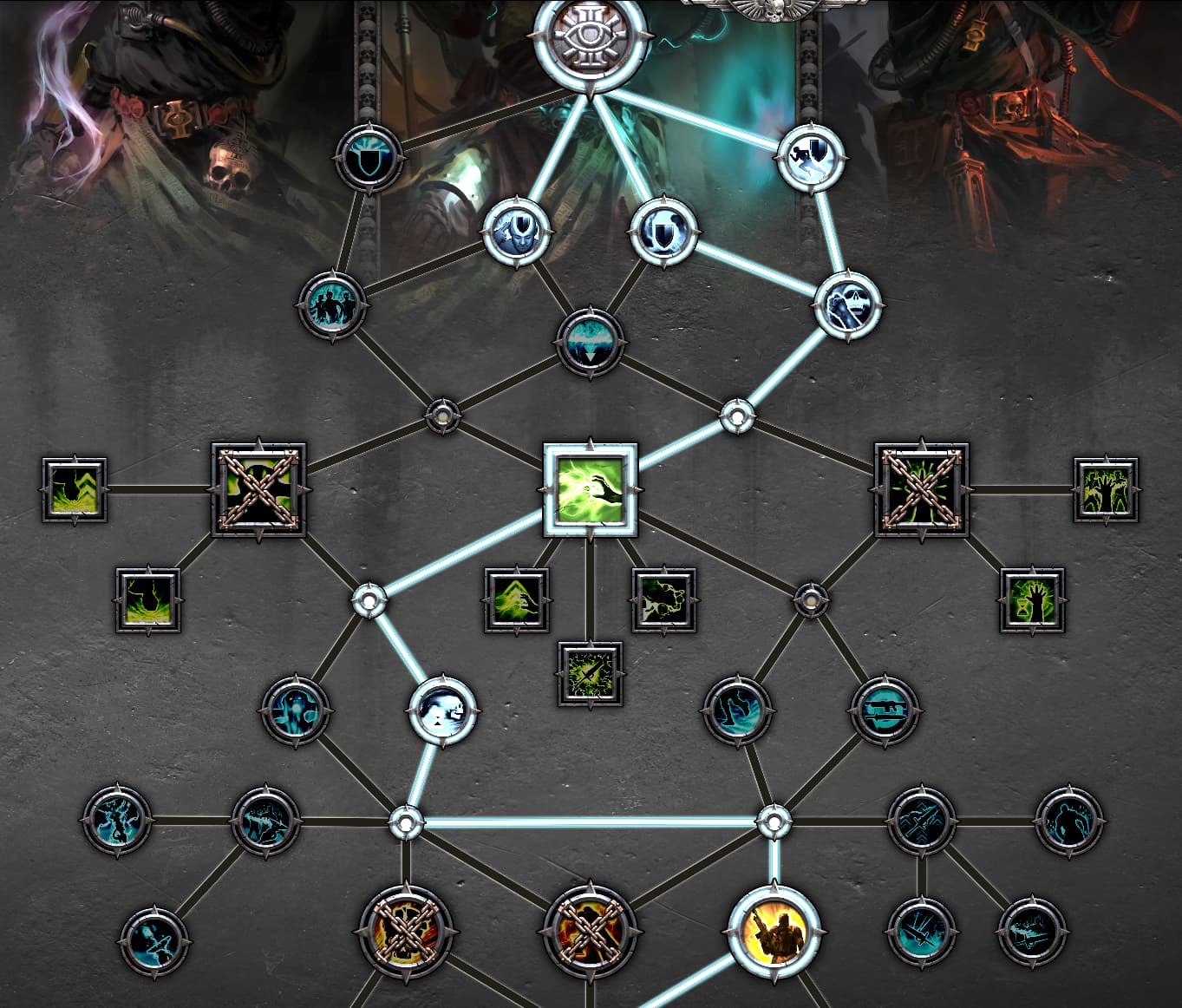Select the yellow soldier with gun node
1182x1008 pixels.
click(774, 933)
